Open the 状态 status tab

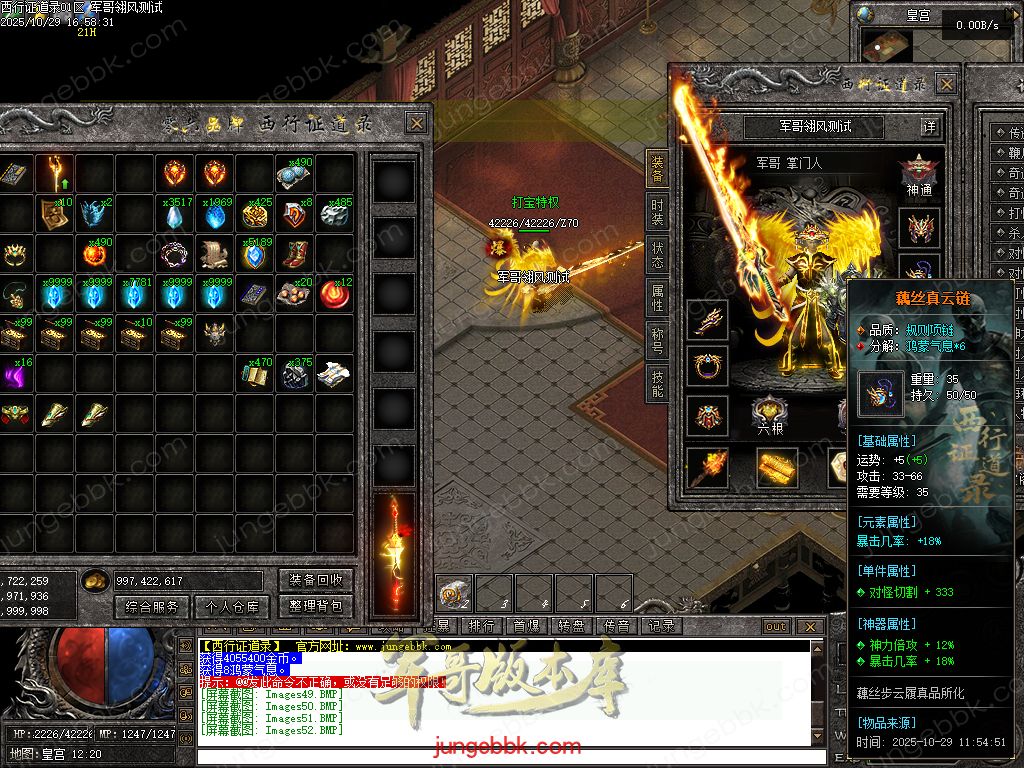point(657,252)
